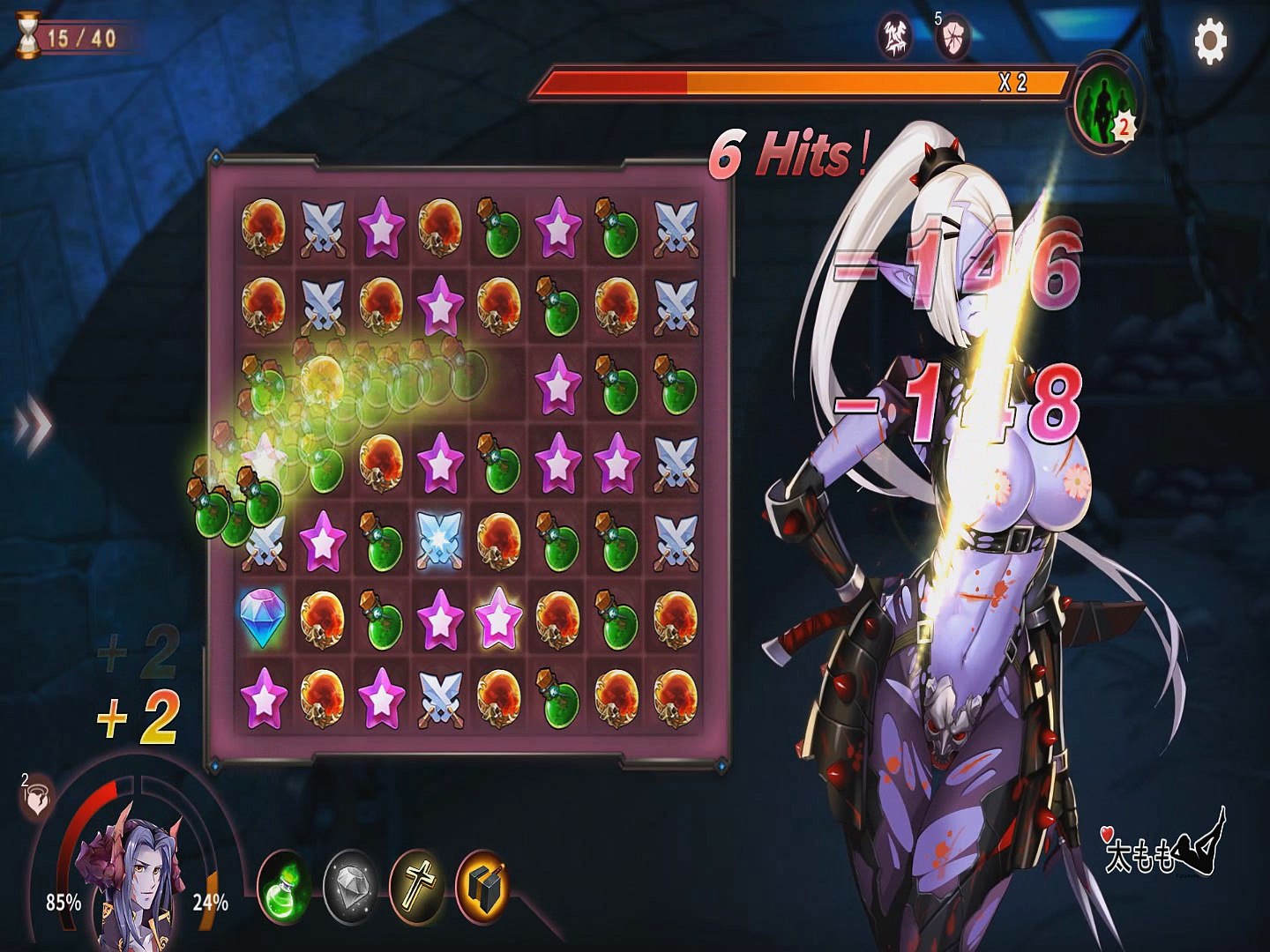Open the settings gear menu
The image size is (1270, 952).
point(1210,41)
